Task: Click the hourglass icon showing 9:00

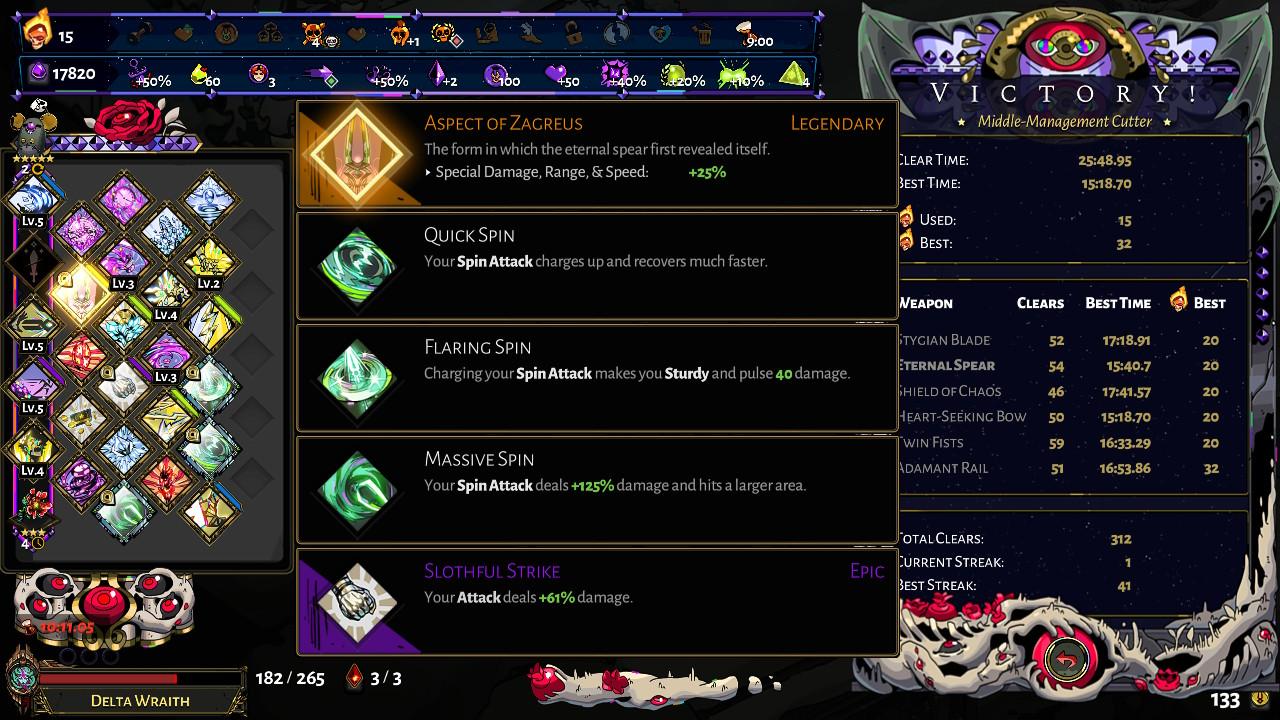Action: pyautogui.click(x=744, y=31)
